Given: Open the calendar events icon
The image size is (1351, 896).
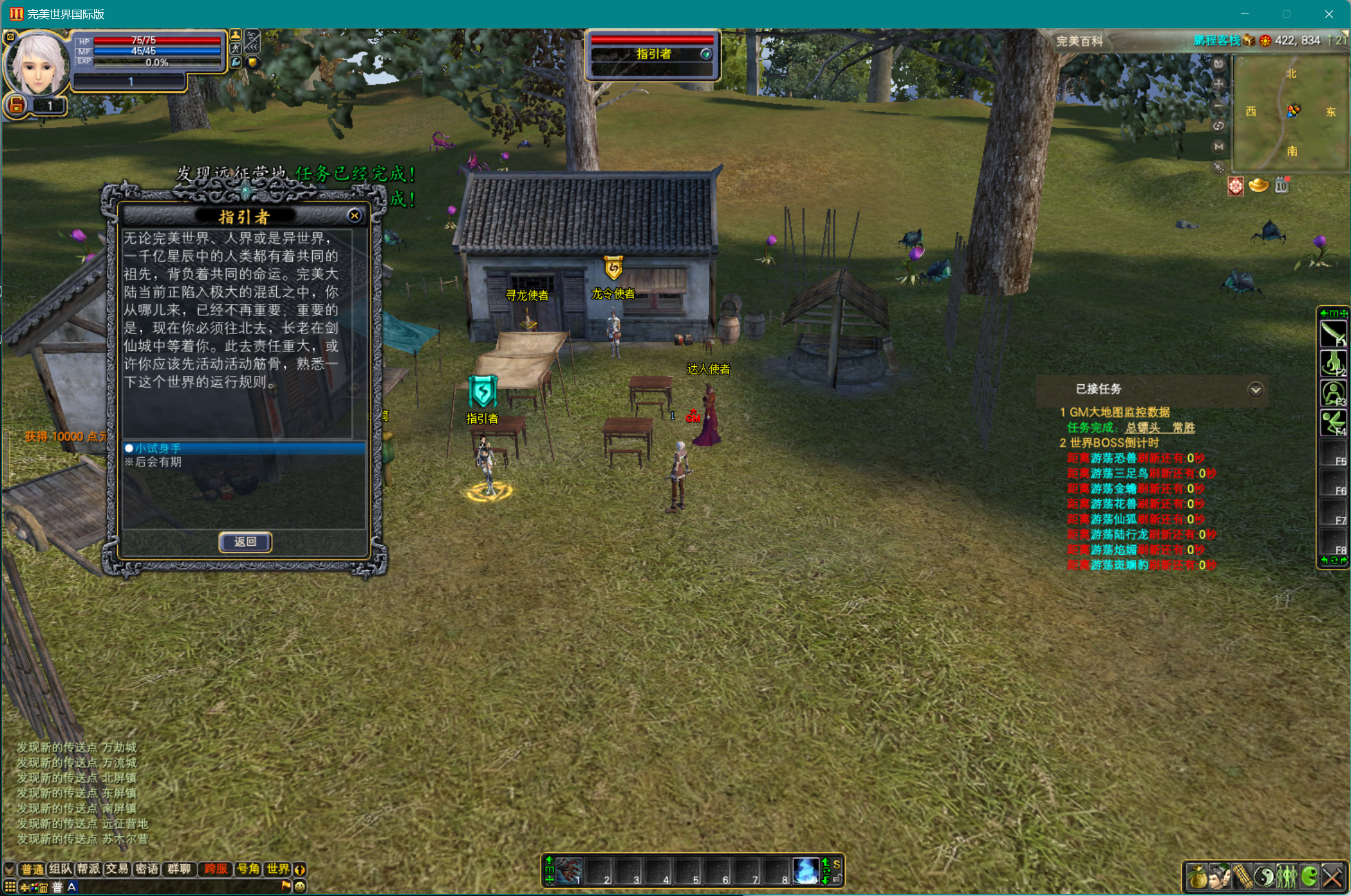Looking at the screenshot, I should tap(1281, 186).
